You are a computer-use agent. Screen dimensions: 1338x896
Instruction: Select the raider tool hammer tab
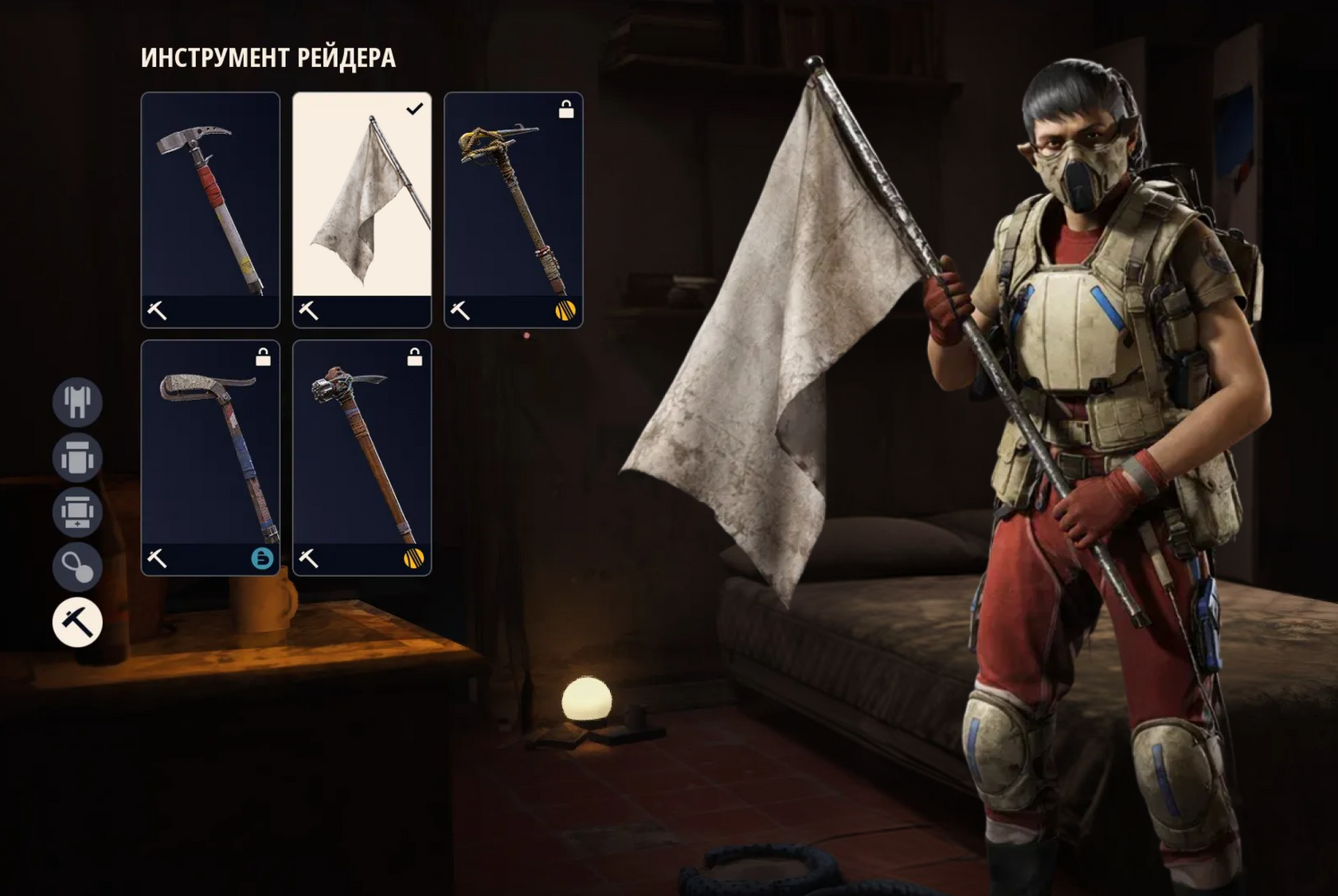pos(77,621)
